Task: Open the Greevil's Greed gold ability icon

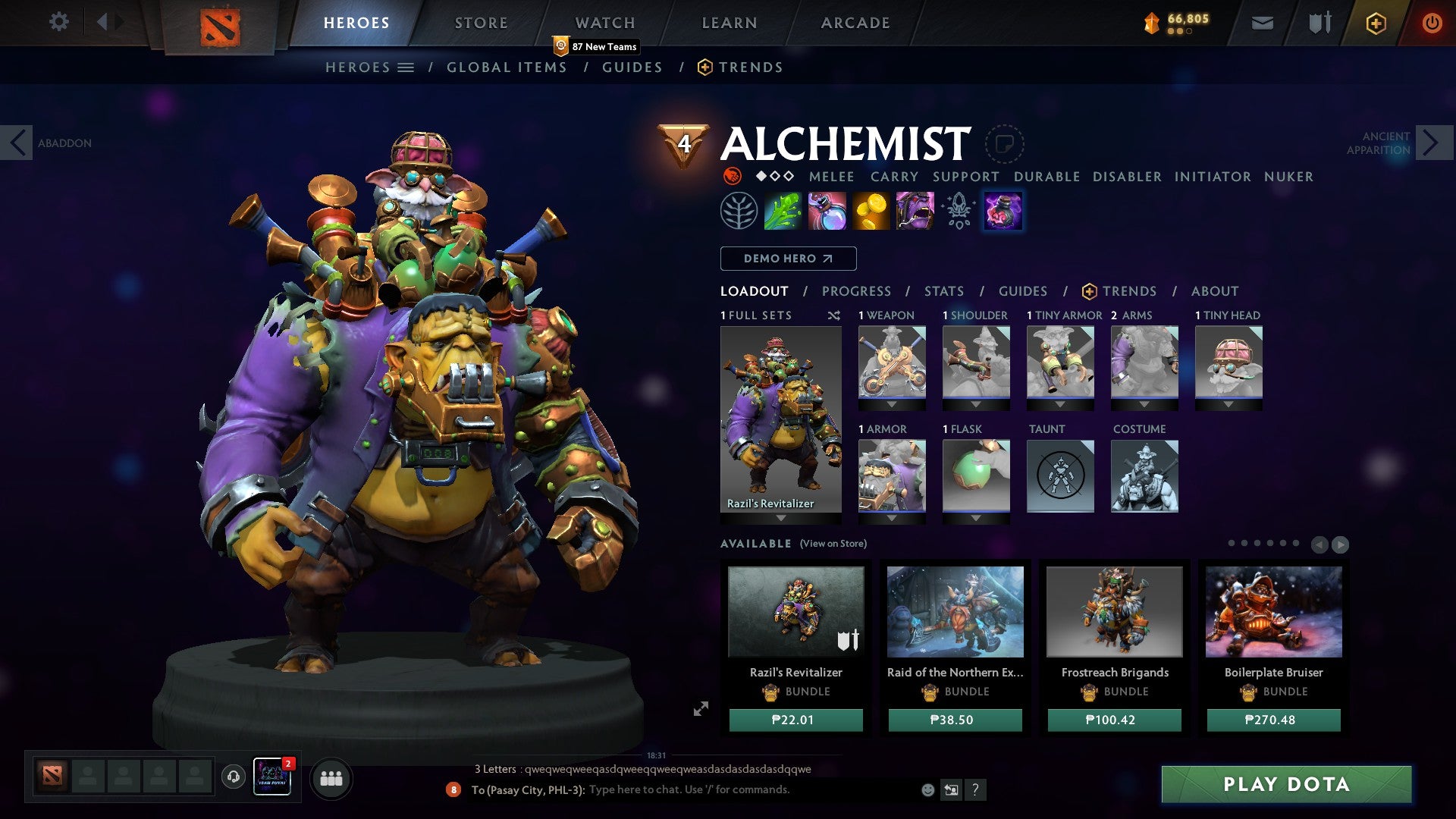Action: click(872, 211)
